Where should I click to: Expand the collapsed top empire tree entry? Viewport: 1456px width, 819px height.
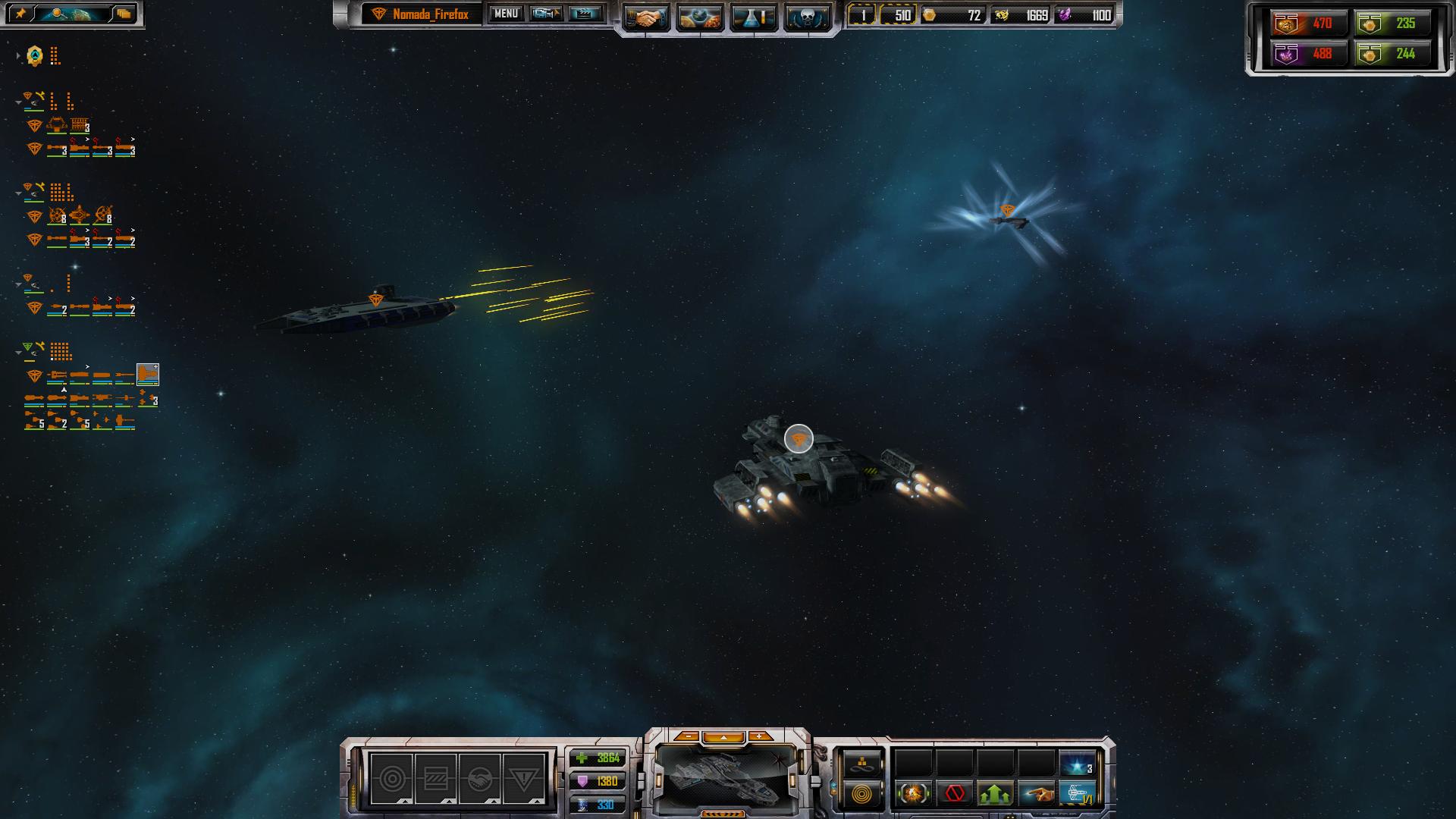pos(18,56)
